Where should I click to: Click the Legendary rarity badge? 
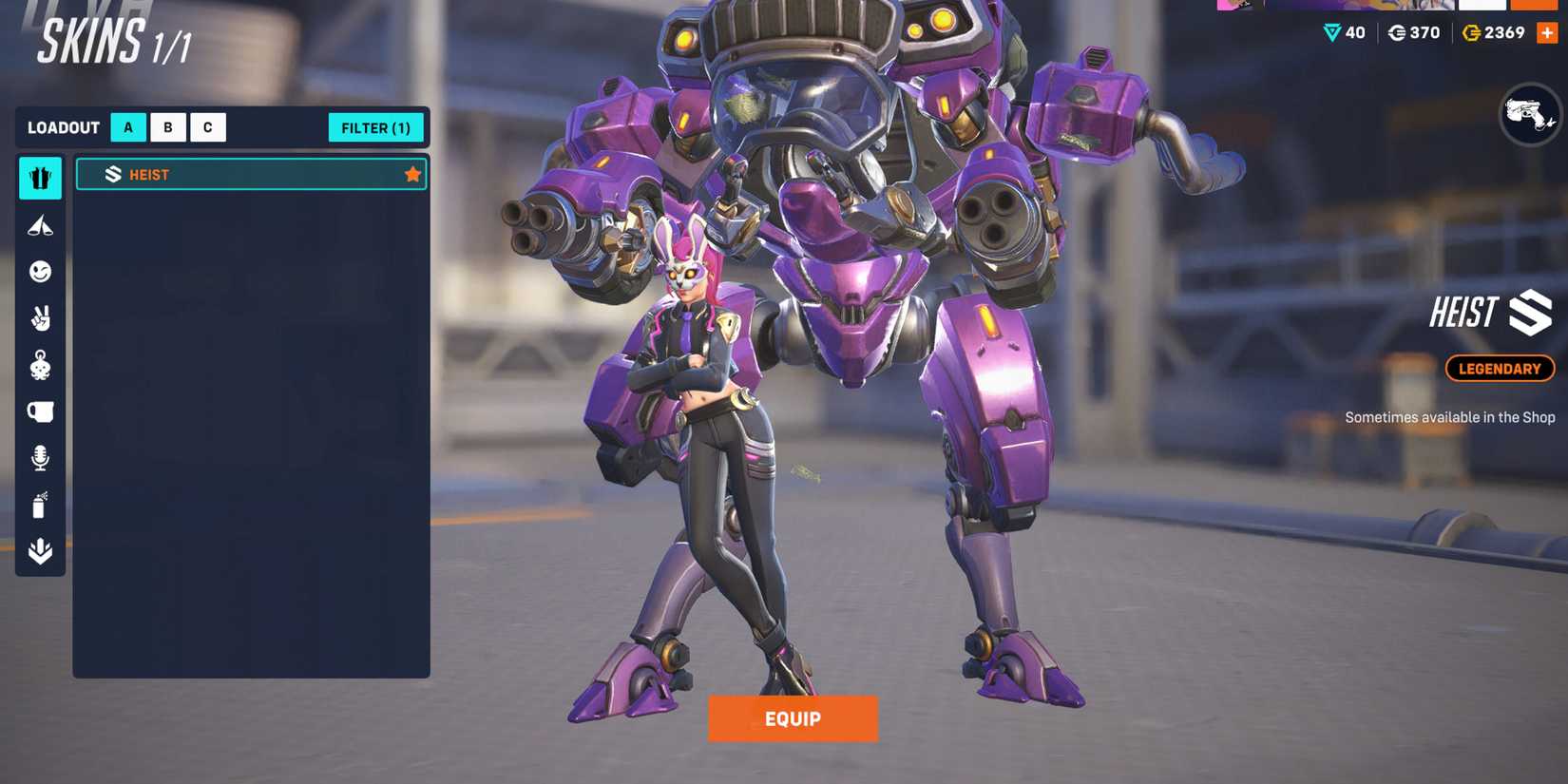point(1500,369)
